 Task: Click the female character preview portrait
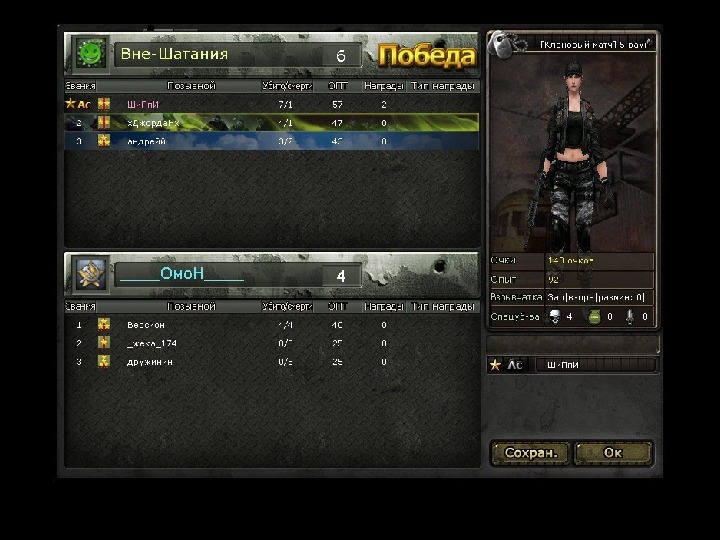pyautogui.click(x=570, y=150)
